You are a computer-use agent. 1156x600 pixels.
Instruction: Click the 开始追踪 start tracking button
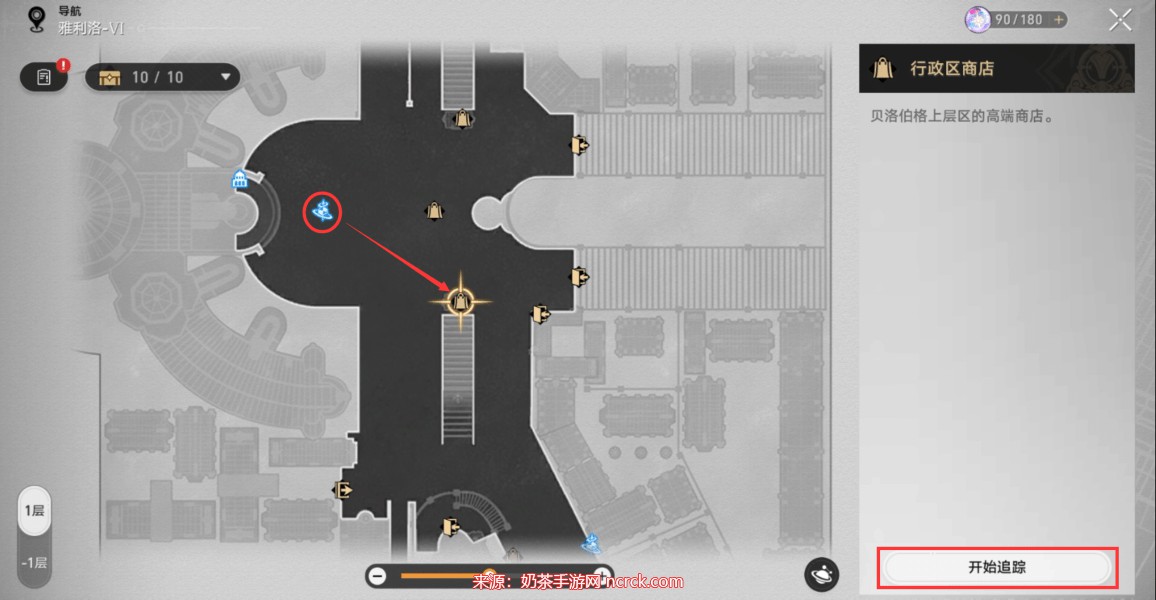point(997,568)
